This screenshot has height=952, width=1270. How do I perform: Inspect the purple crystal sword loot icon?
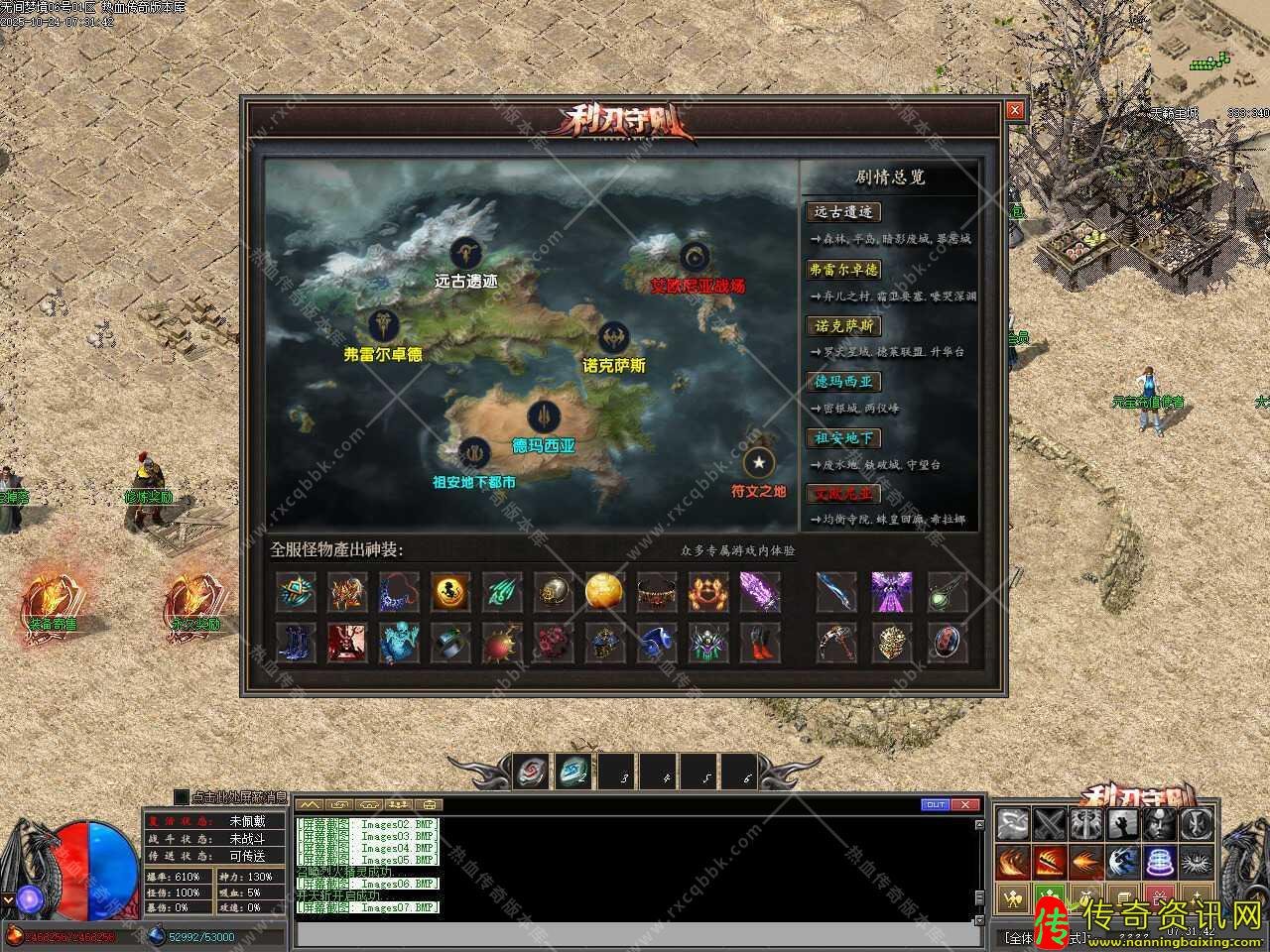[760, 592]
